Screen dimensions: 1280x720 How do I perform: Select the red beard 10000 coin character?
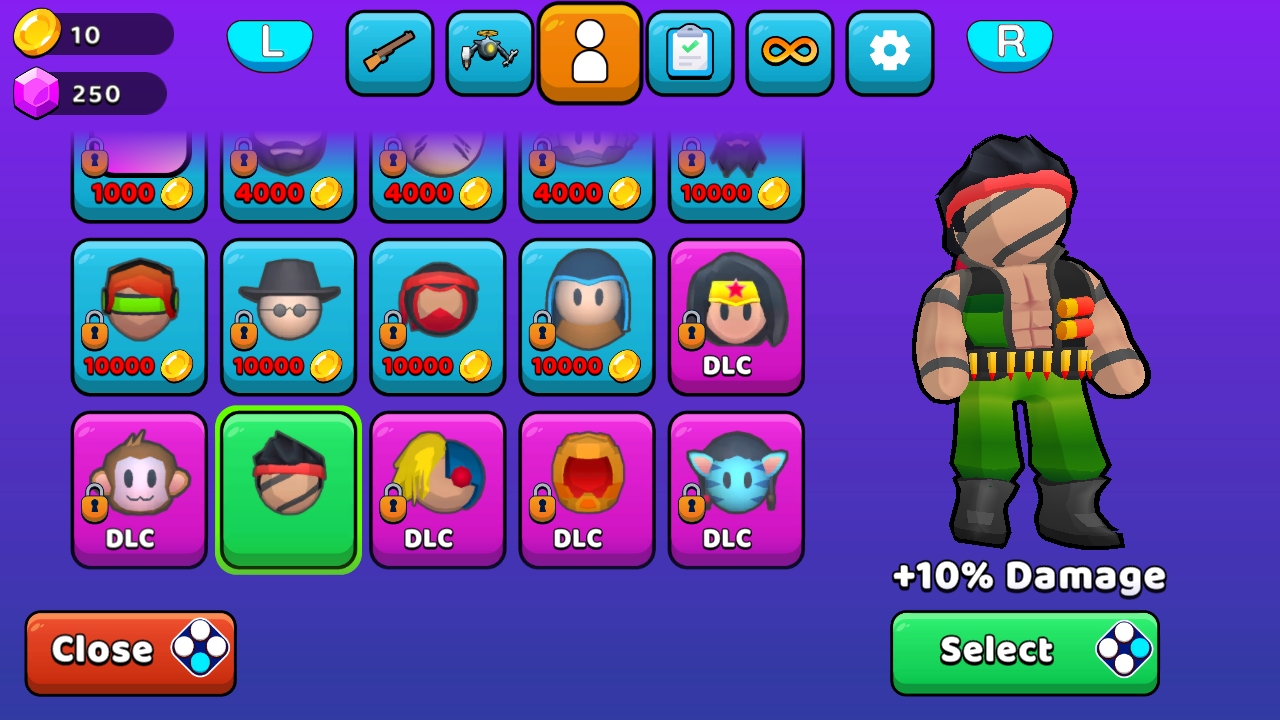tap(437, 315)
